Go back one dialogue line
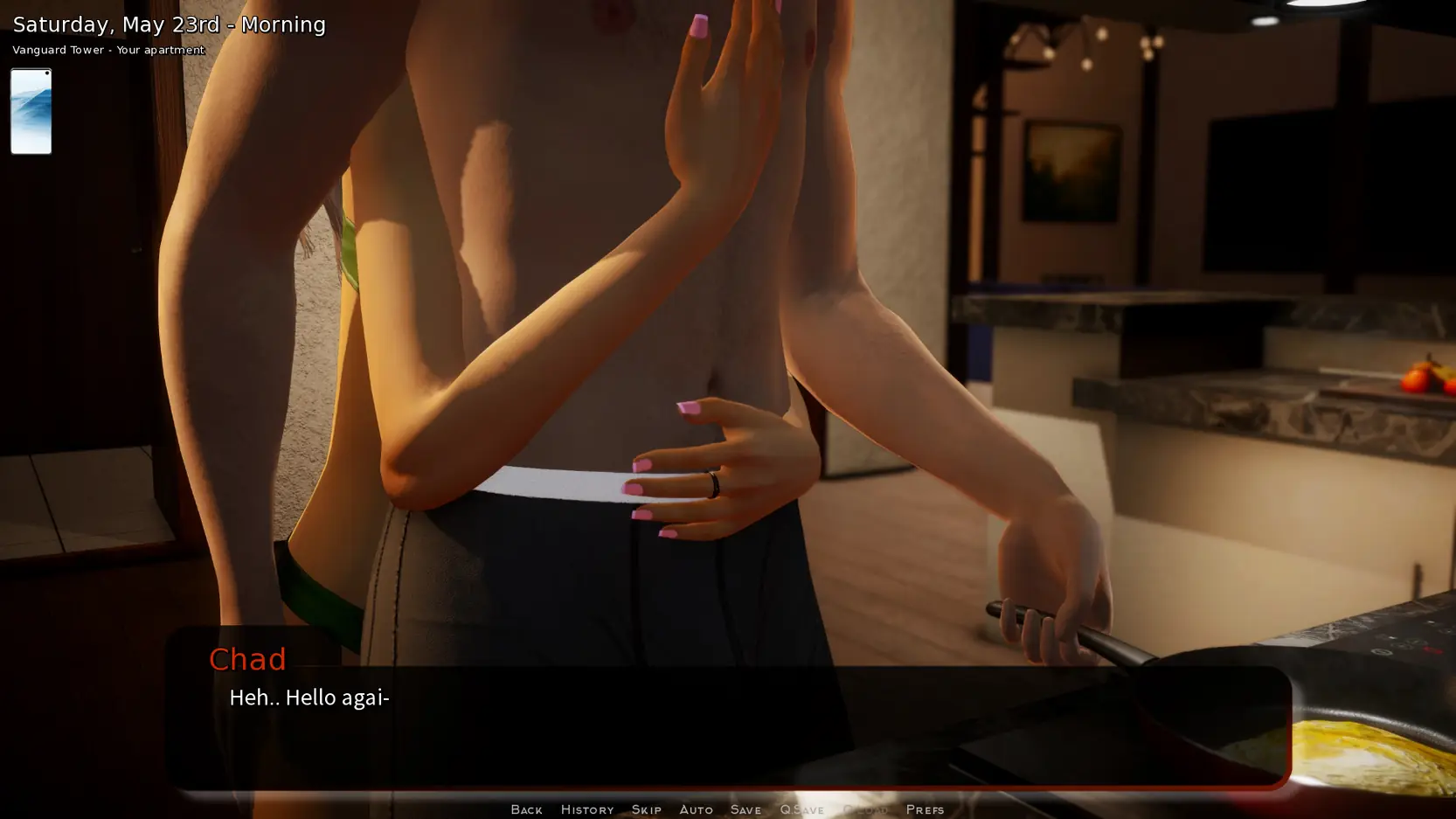 526,809
